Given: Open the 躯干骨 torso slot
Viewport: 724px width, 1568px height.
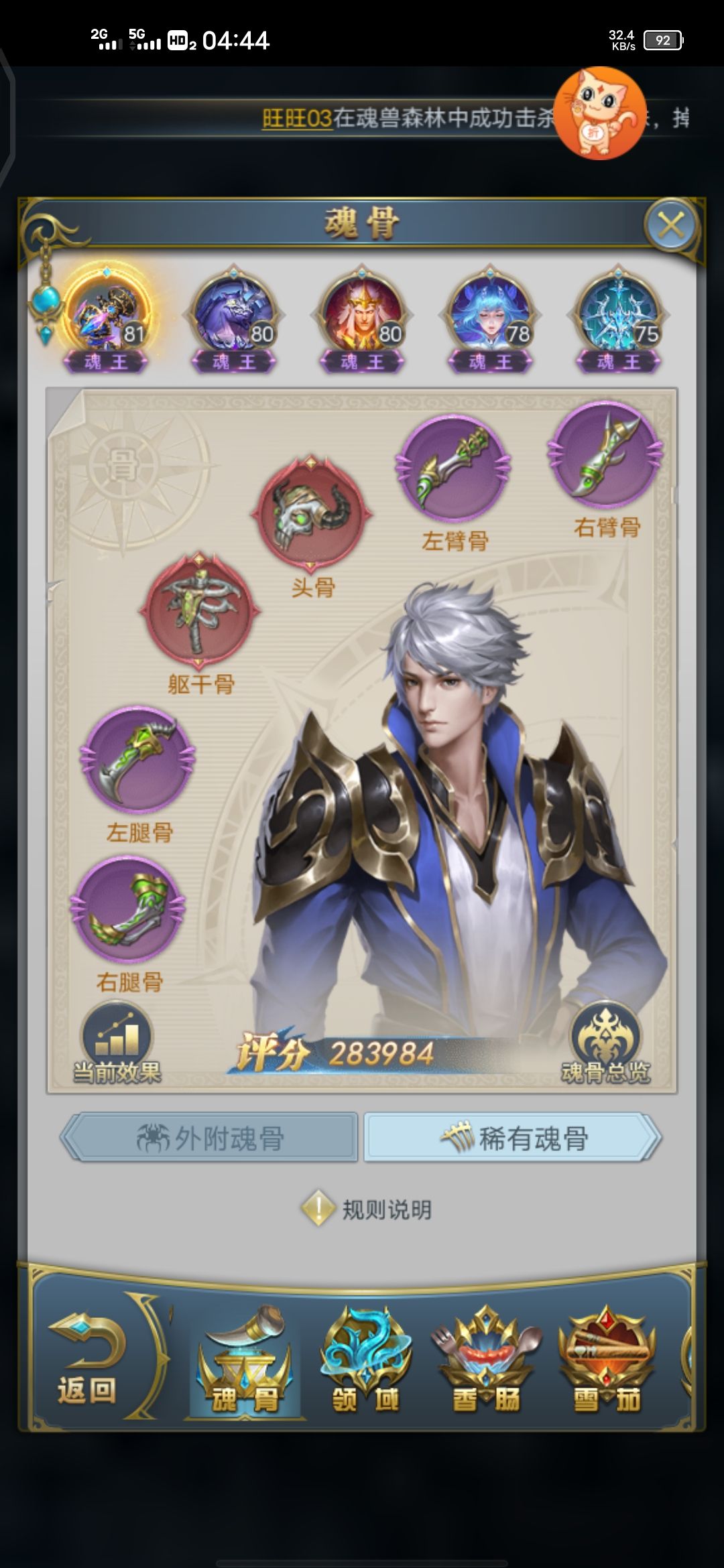Looking at the screenshot, I should [x=199, y=610].
